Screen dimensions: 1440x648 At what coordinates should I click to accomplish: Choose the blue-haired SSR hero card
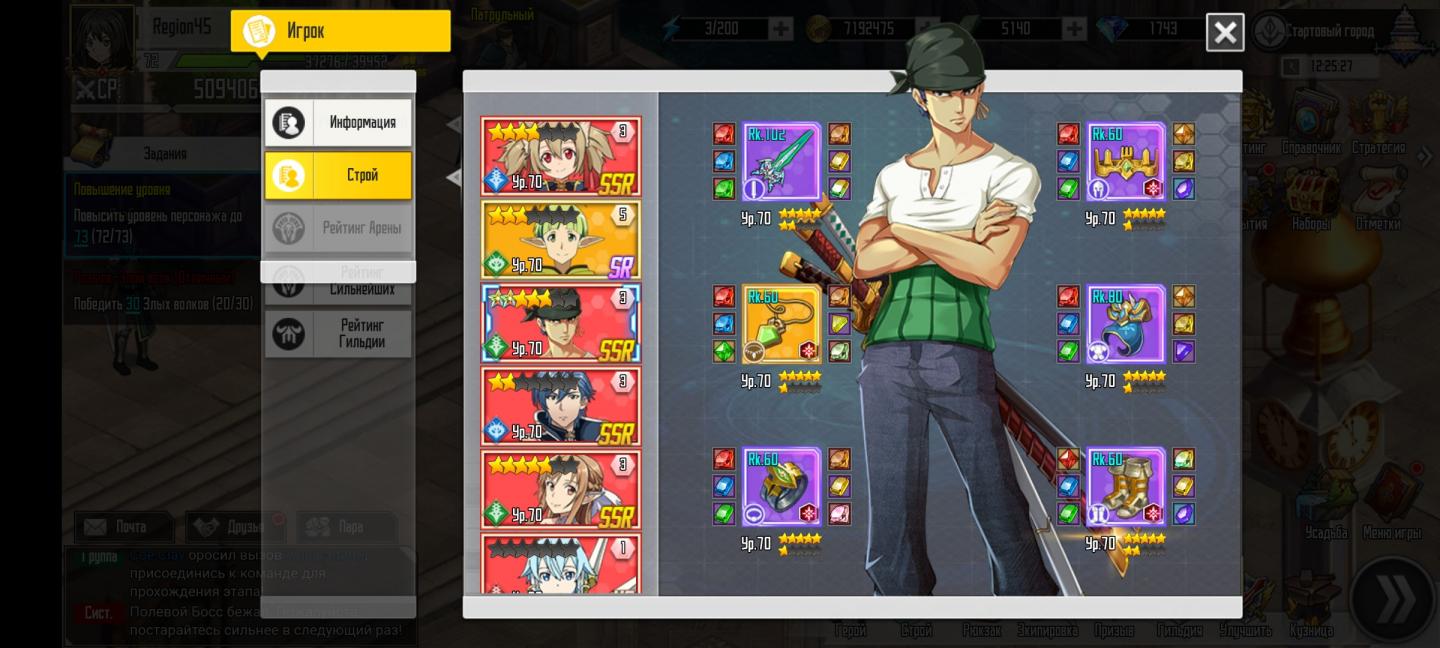point(560,406)
